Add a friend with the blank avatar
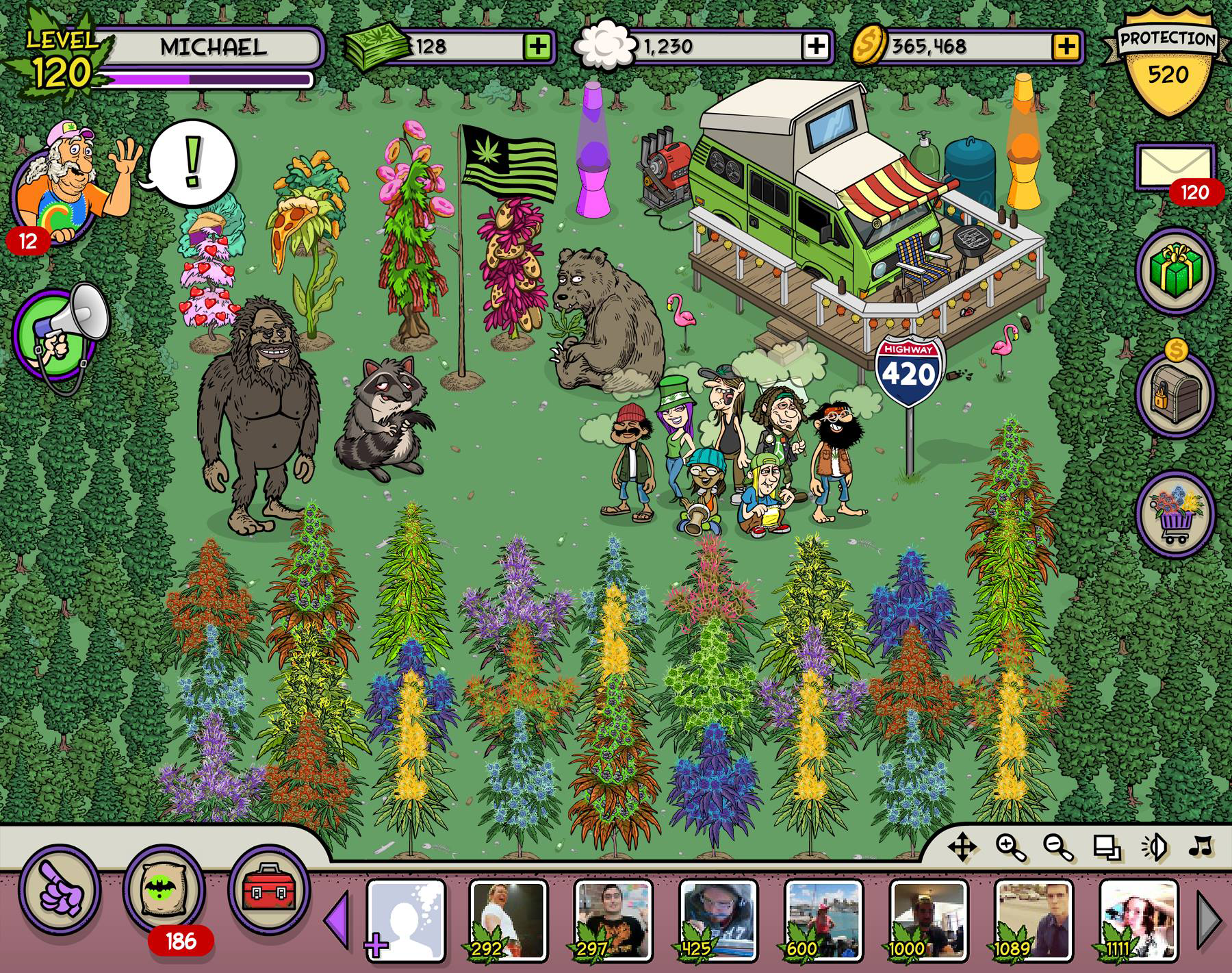This screenshot has width=1232, height=973. [x=406, y=918]
